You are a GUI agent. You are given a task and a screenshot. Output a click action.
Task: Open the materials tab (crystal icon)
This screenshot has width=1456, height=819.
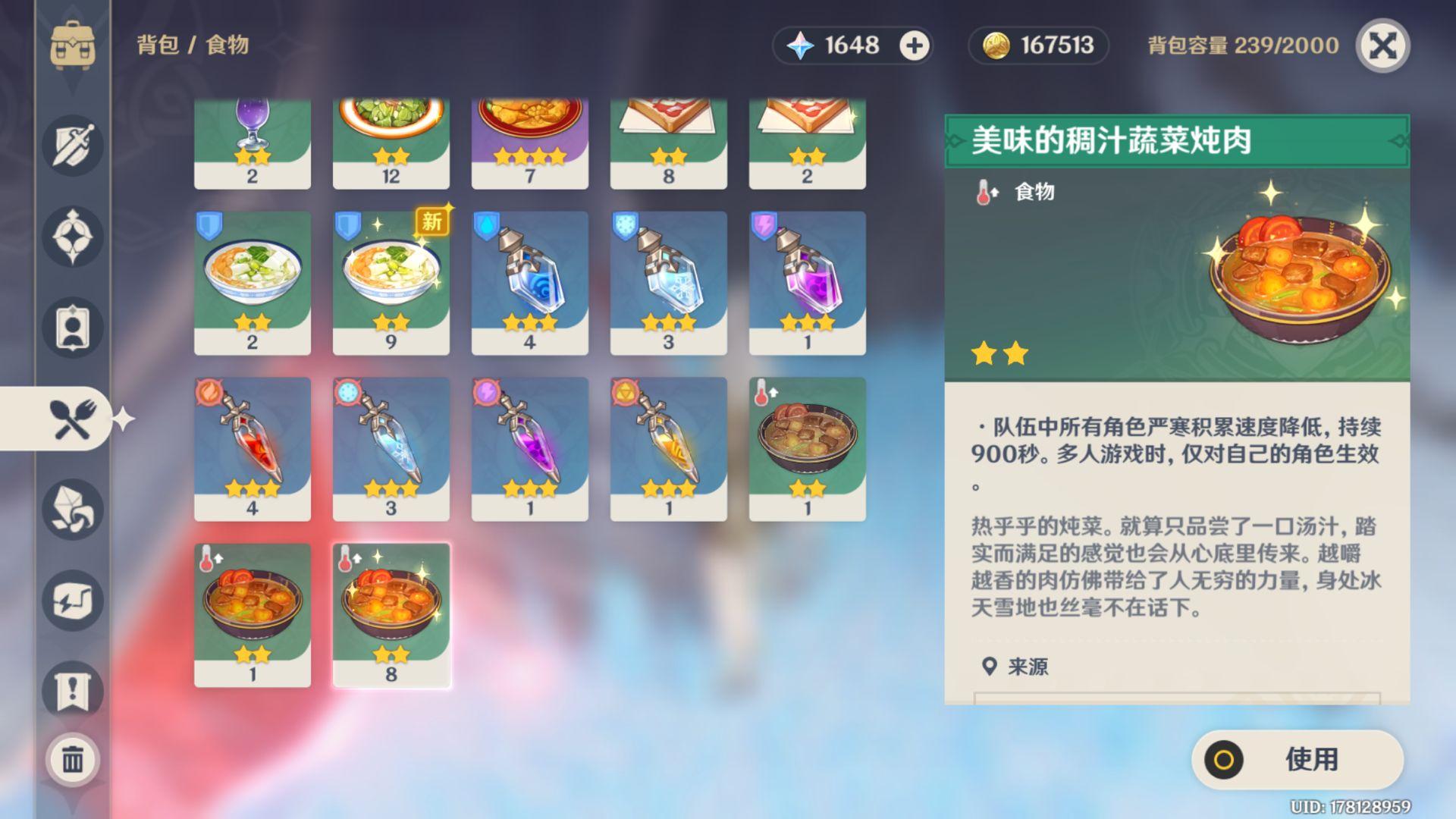[72, 510]
